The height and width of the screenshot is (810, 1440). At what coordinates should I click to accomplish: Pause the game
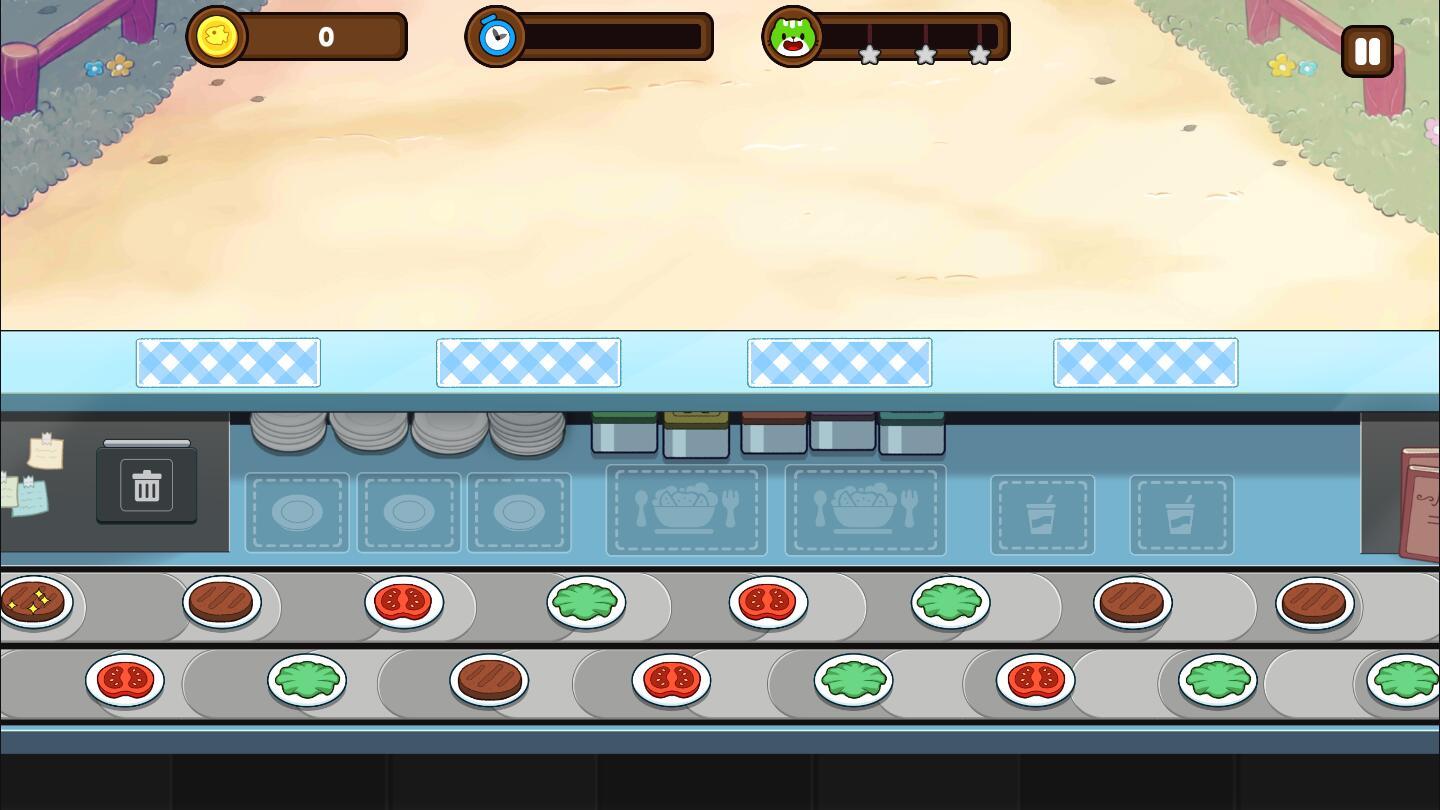pyautogui.click(x=1367, y=51)
